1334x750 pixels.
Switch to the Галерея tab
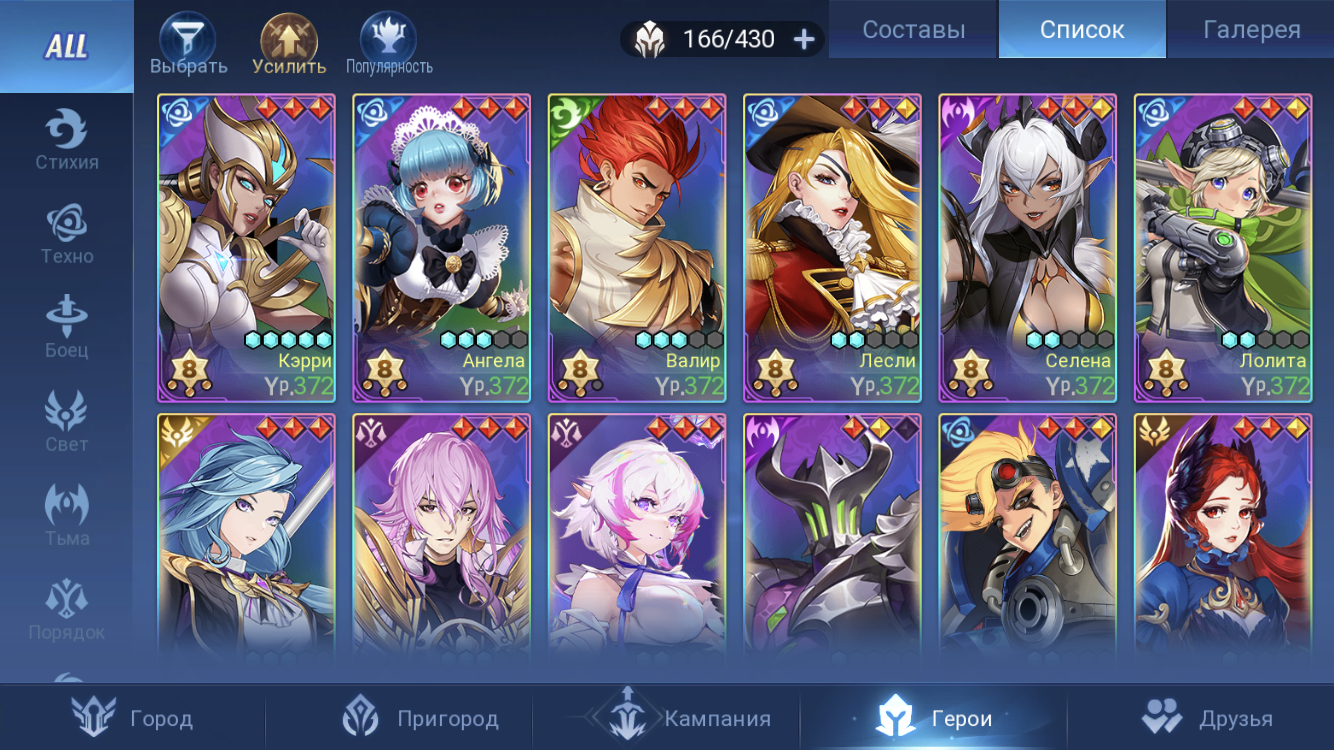pos(1251,30)
